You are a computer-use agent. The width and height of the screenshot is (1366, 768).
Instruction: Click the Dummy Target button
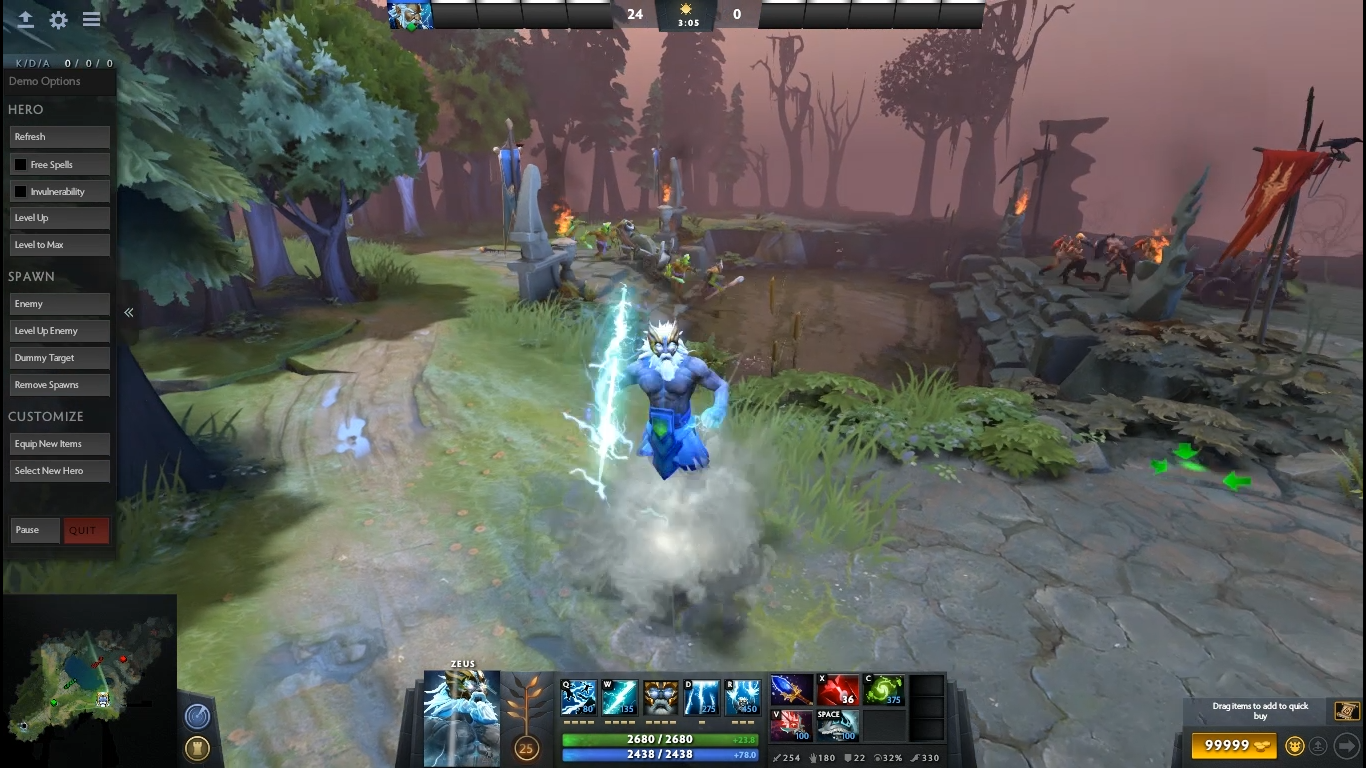(59, 358)
